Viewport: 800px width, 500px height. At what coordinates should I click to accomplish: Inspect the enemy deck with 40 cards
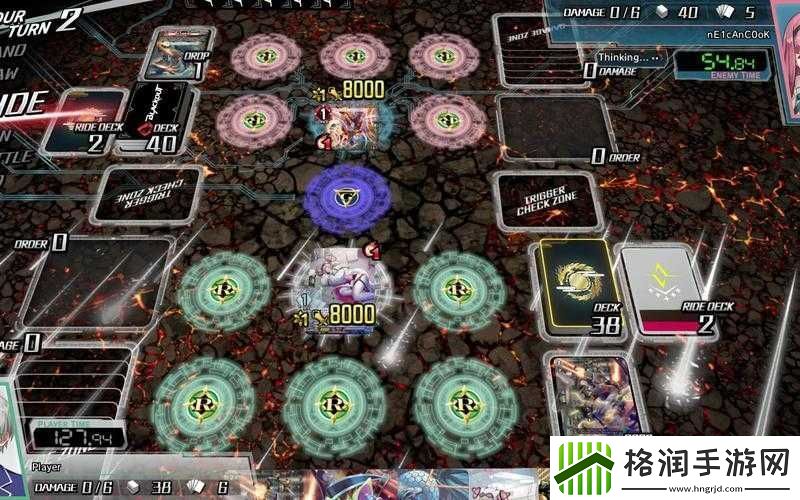pyautogui.click(x=154, y=120)
